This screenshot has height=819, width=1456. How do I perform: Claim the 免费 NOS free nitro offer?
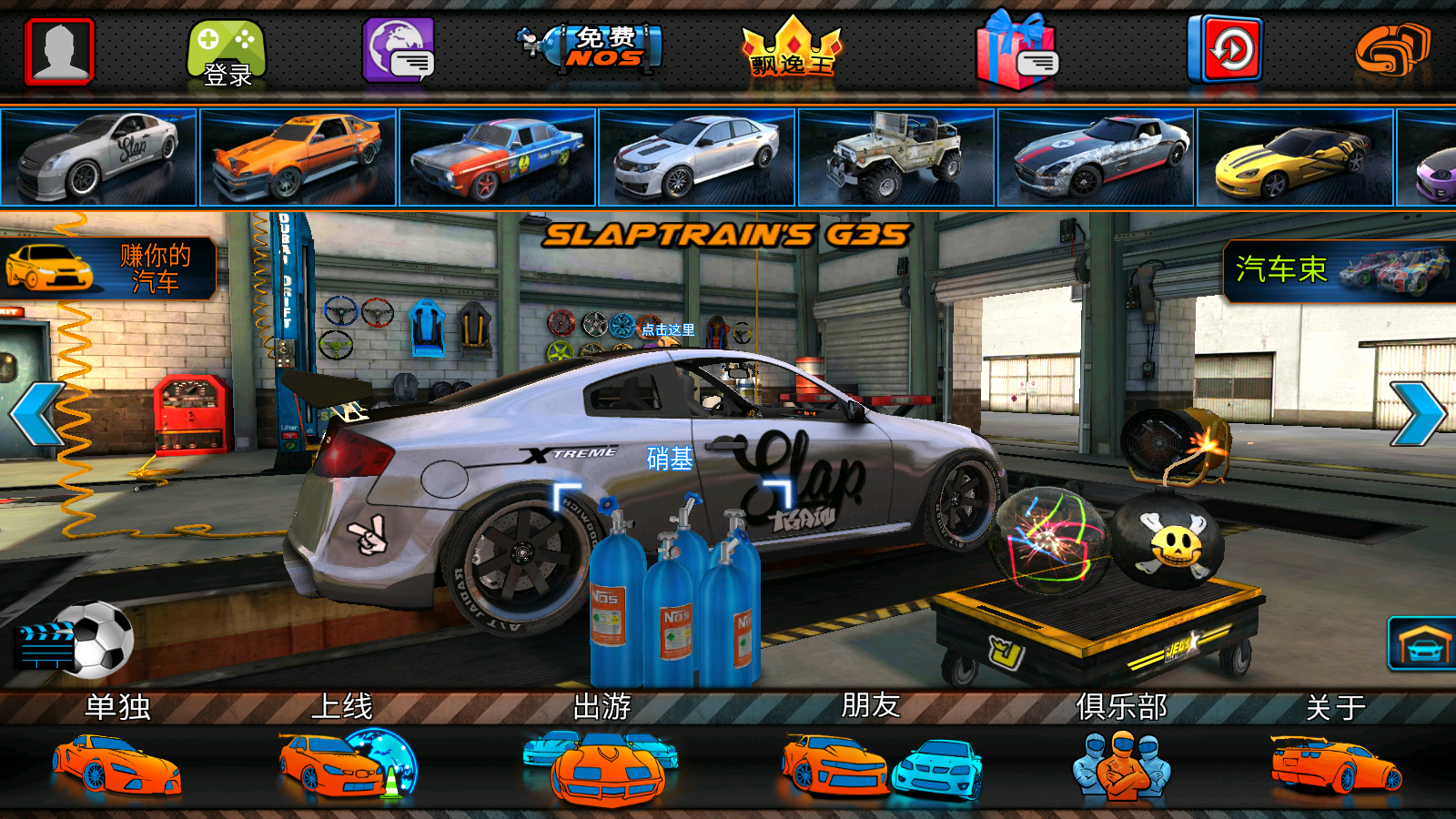coord(595,47)
